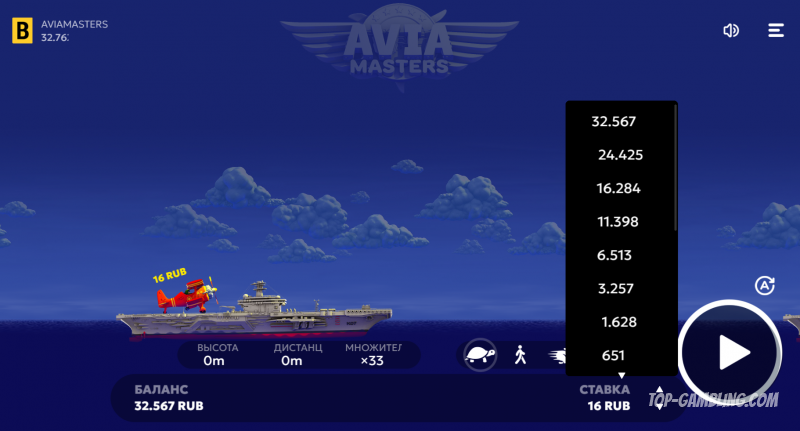Screen dimensions: 800x431
Task: Open the hamburger menu
Action: (776, 30)
